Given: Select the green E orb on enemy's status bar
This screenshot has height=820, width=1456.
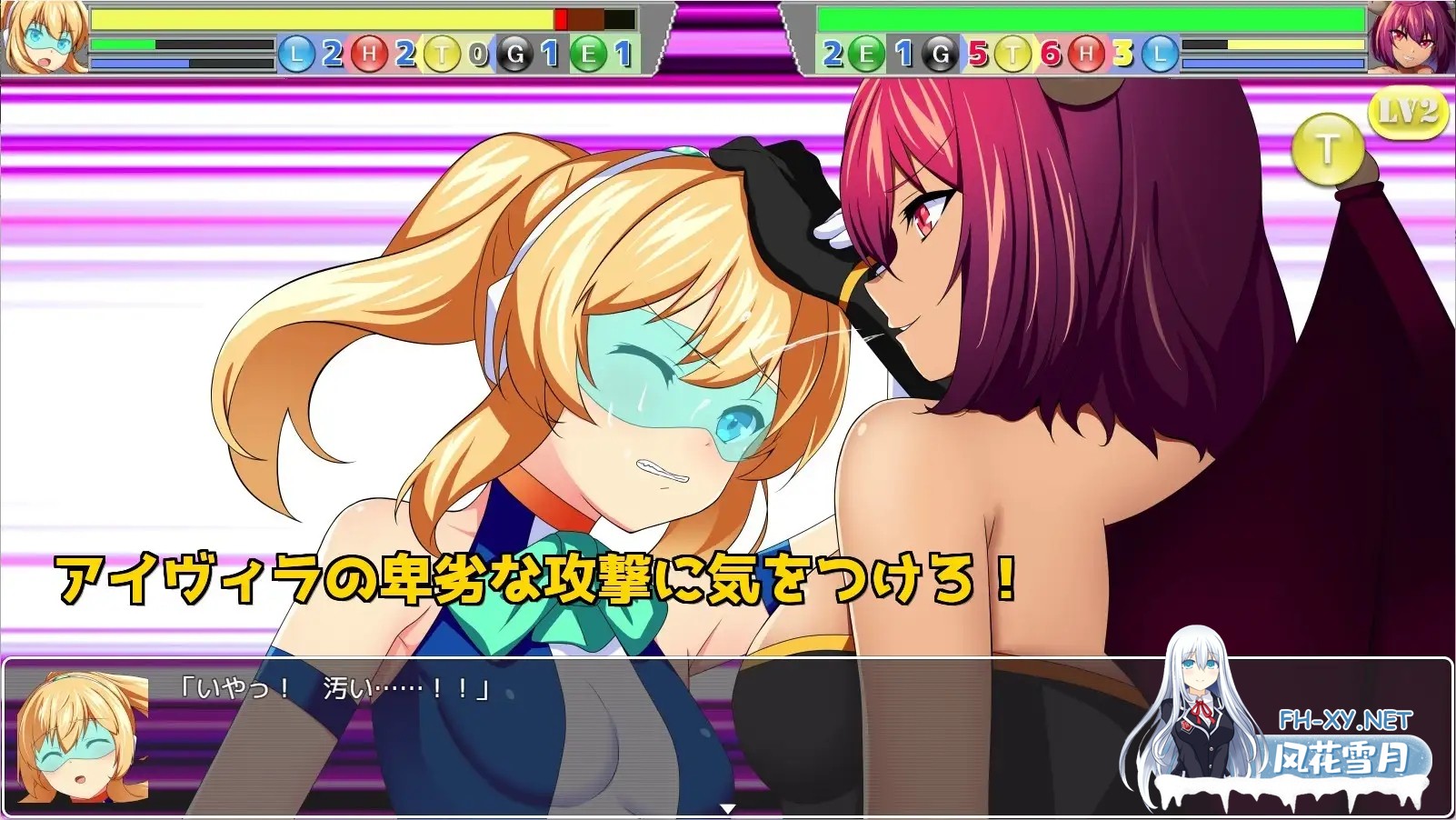Looking at the screenshot, I should point(865,55).
